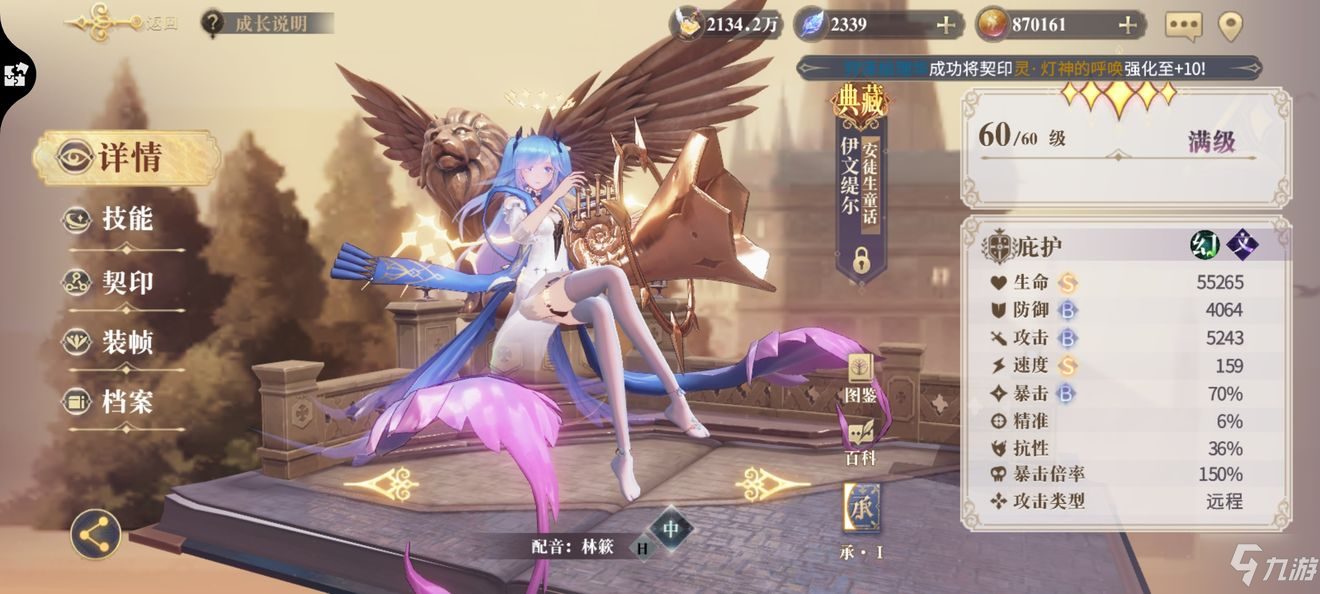Open the 装帧 tab

[126, 343]
